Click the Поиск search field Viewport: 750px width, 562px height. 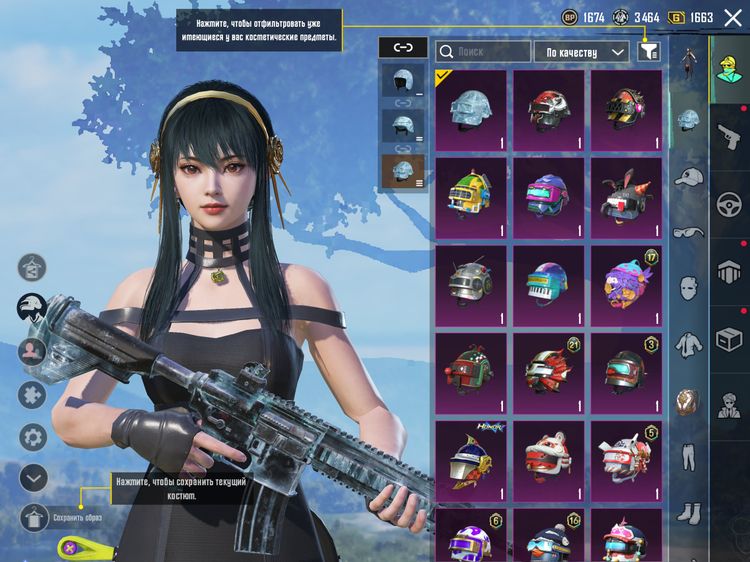click(484, 50)
